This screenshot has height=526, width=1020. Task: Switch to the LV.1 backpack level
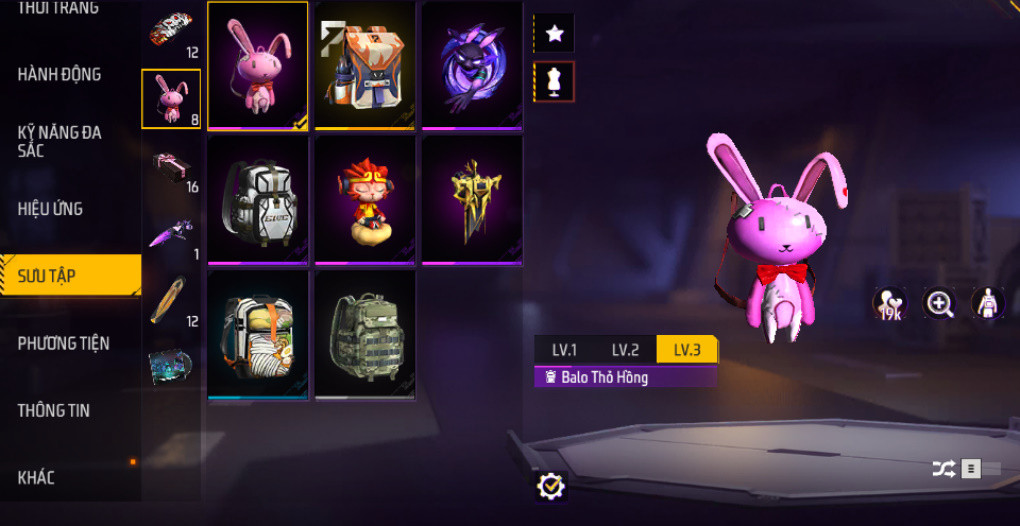coord(565,350)
